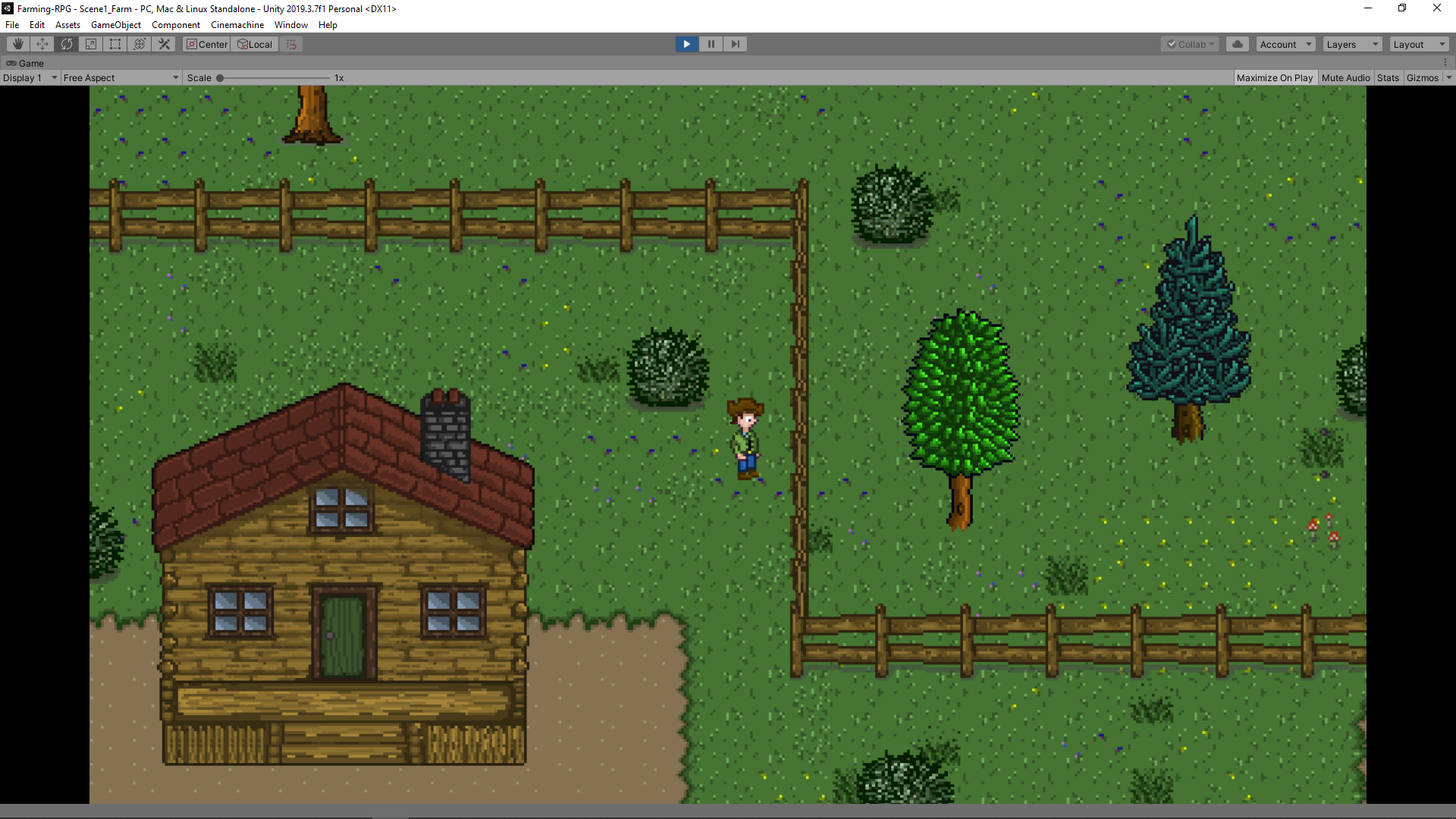Open the Free Aspect dropdown
The image size is (1456, 819).
[x=120, y=77]
